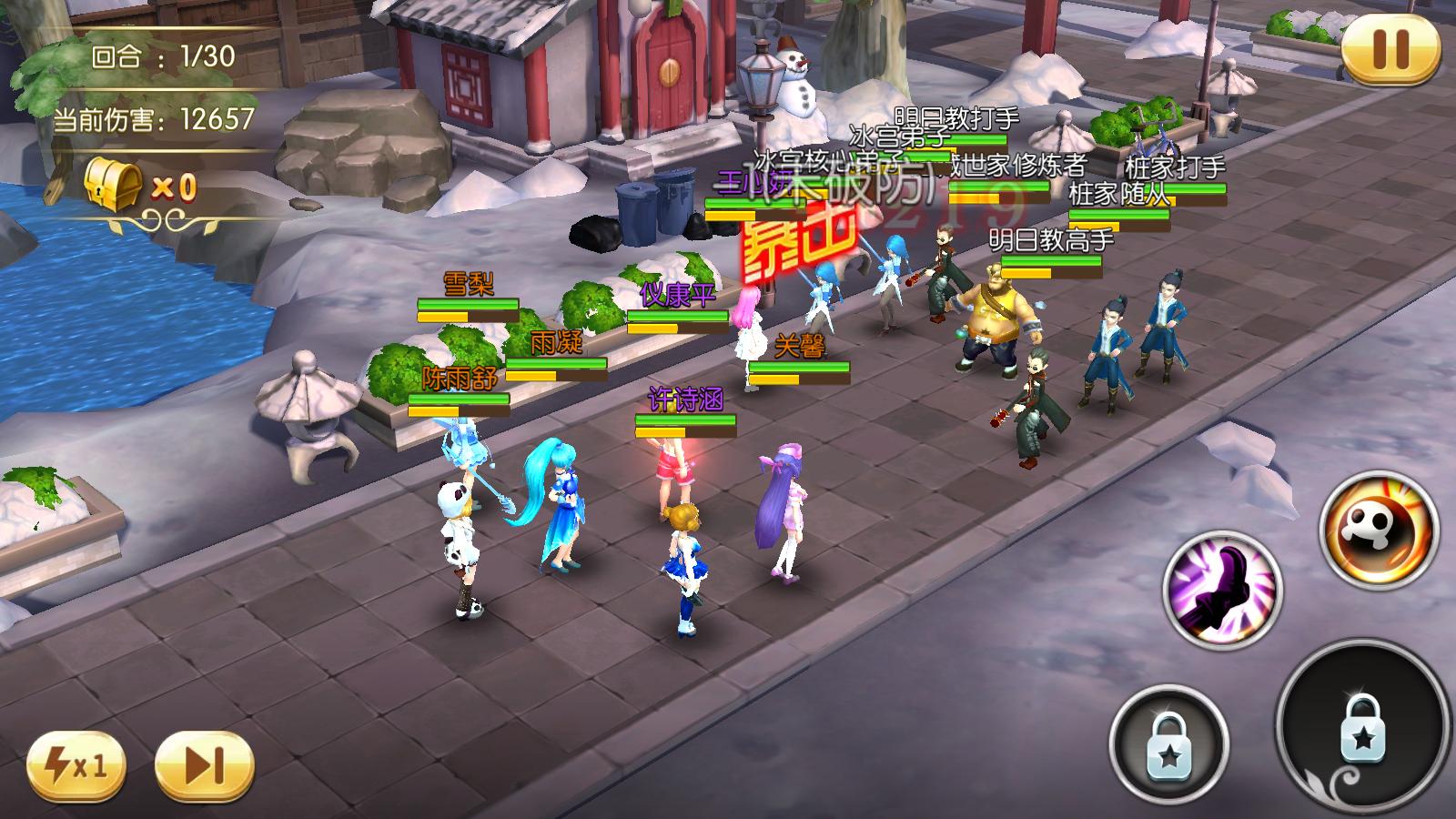Pause the battle with the pause button
The width and height of the screenshot is (1456, 819).
pos(1390,49)
